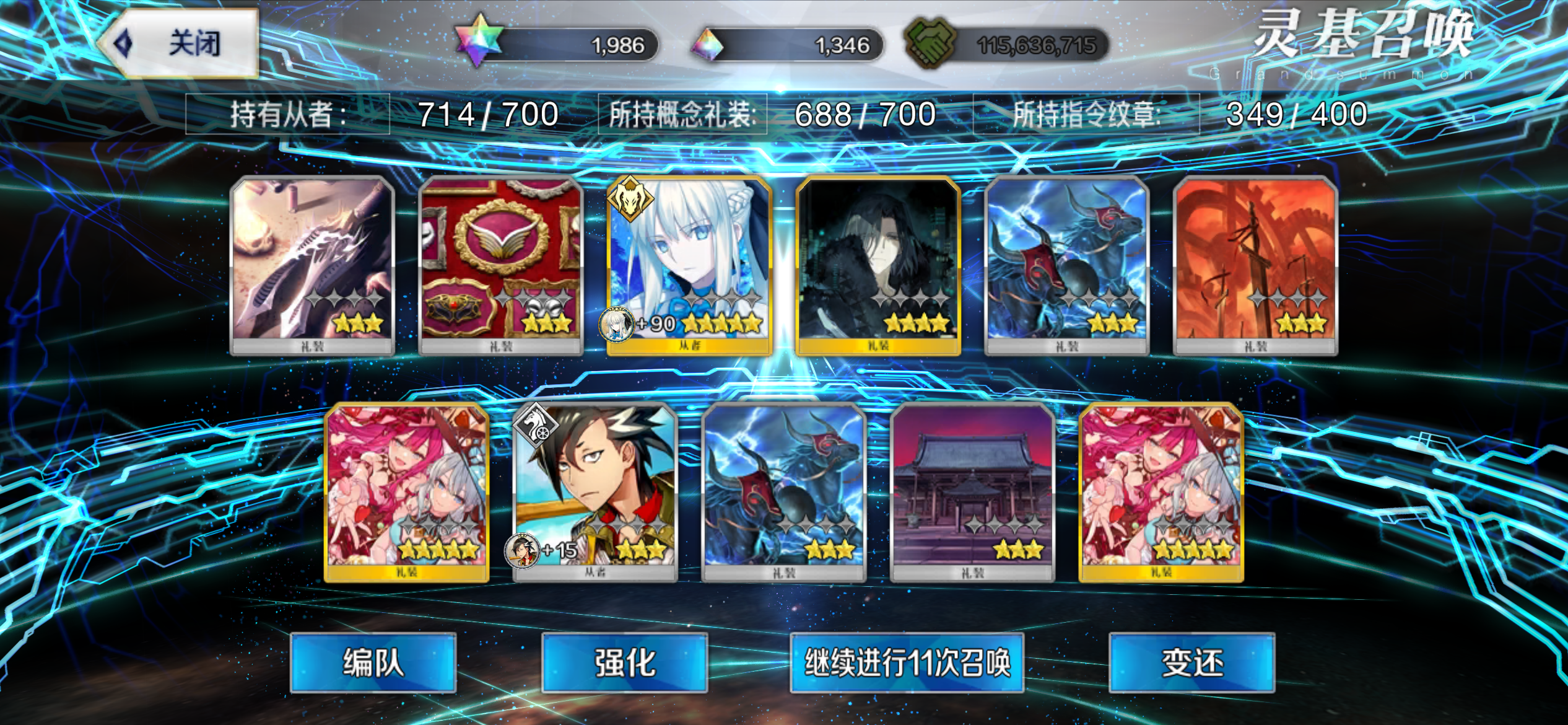The image size is (1568, 725).
Task: View the temple building craft essence card
Action: pyautogui.click(x=972, y=491)
